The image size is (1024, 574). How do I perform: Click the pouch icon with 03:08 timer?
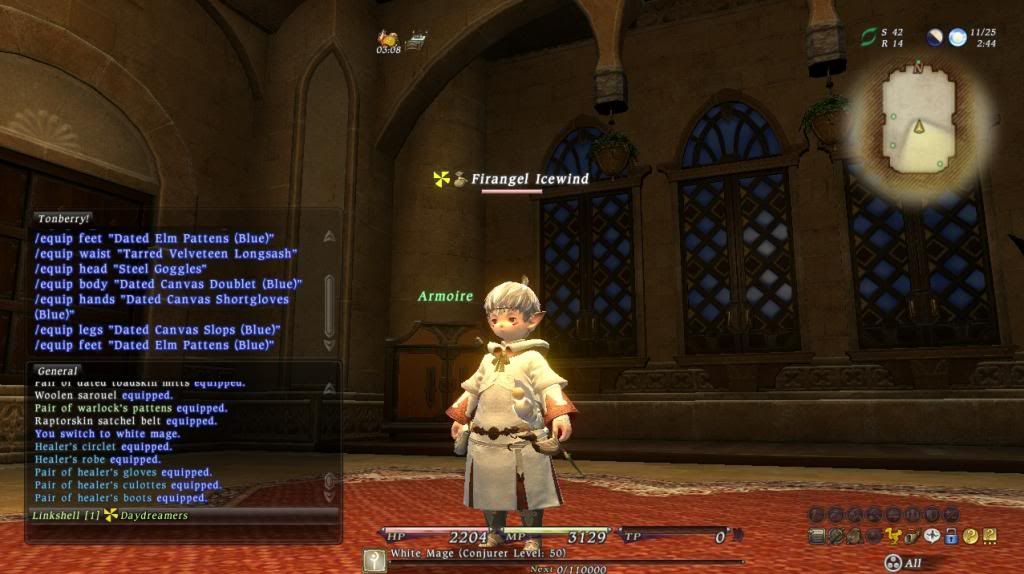click(x=387, y=37)
